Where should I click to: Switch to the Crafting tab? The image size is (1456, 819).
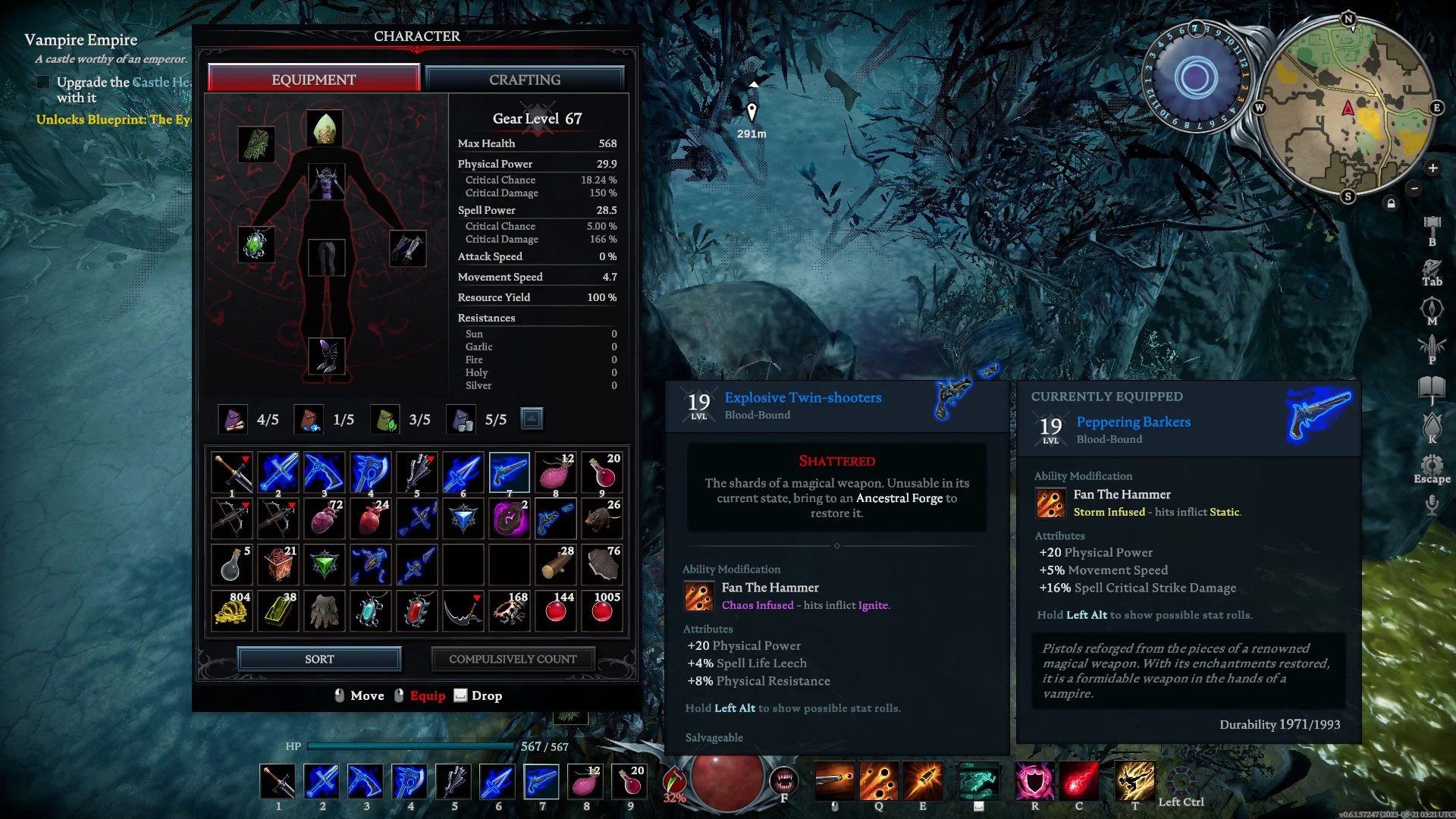(x=525, y=80)
